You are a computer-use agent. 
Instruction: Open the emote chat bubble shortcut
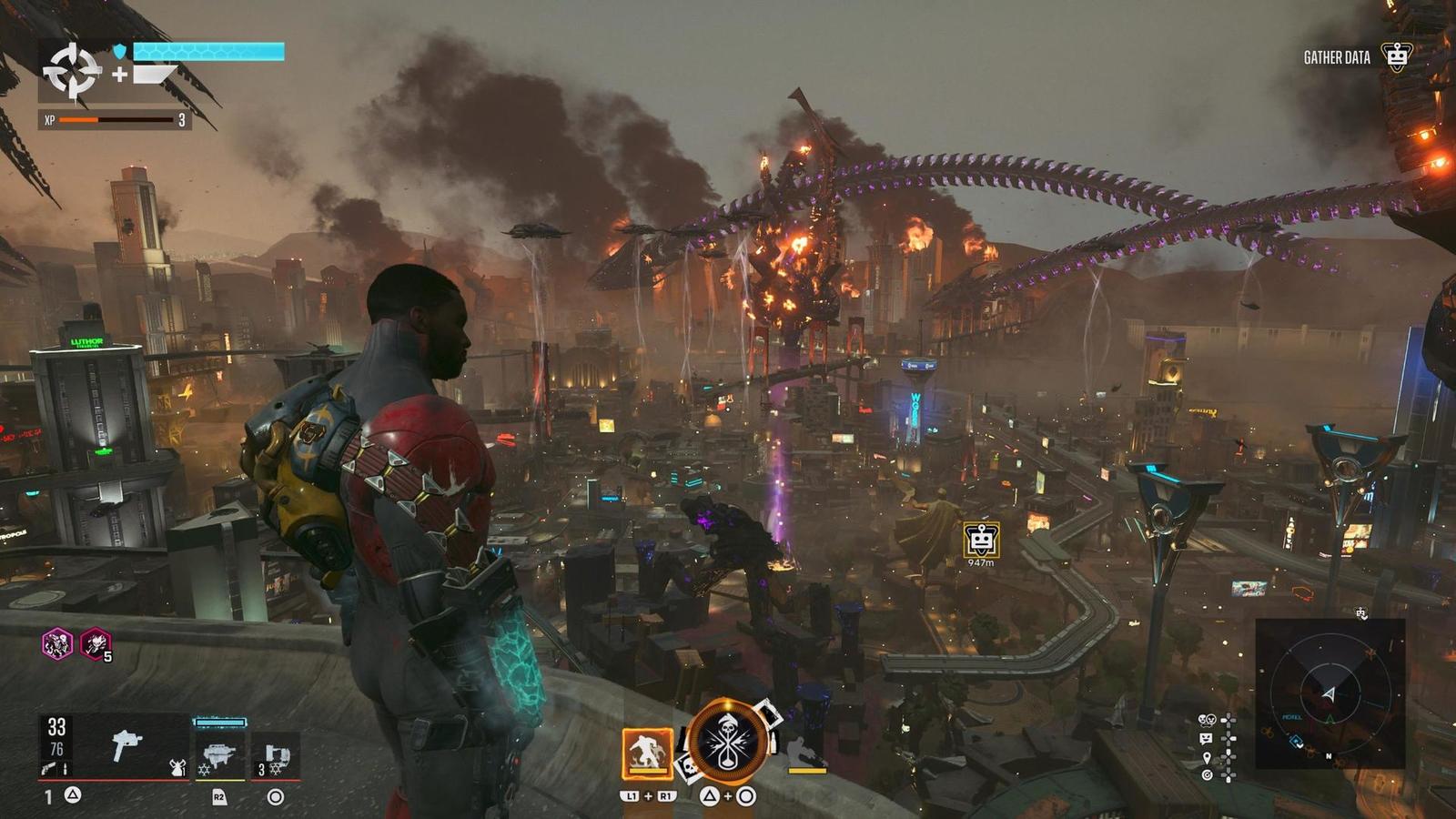point(1207,739)
